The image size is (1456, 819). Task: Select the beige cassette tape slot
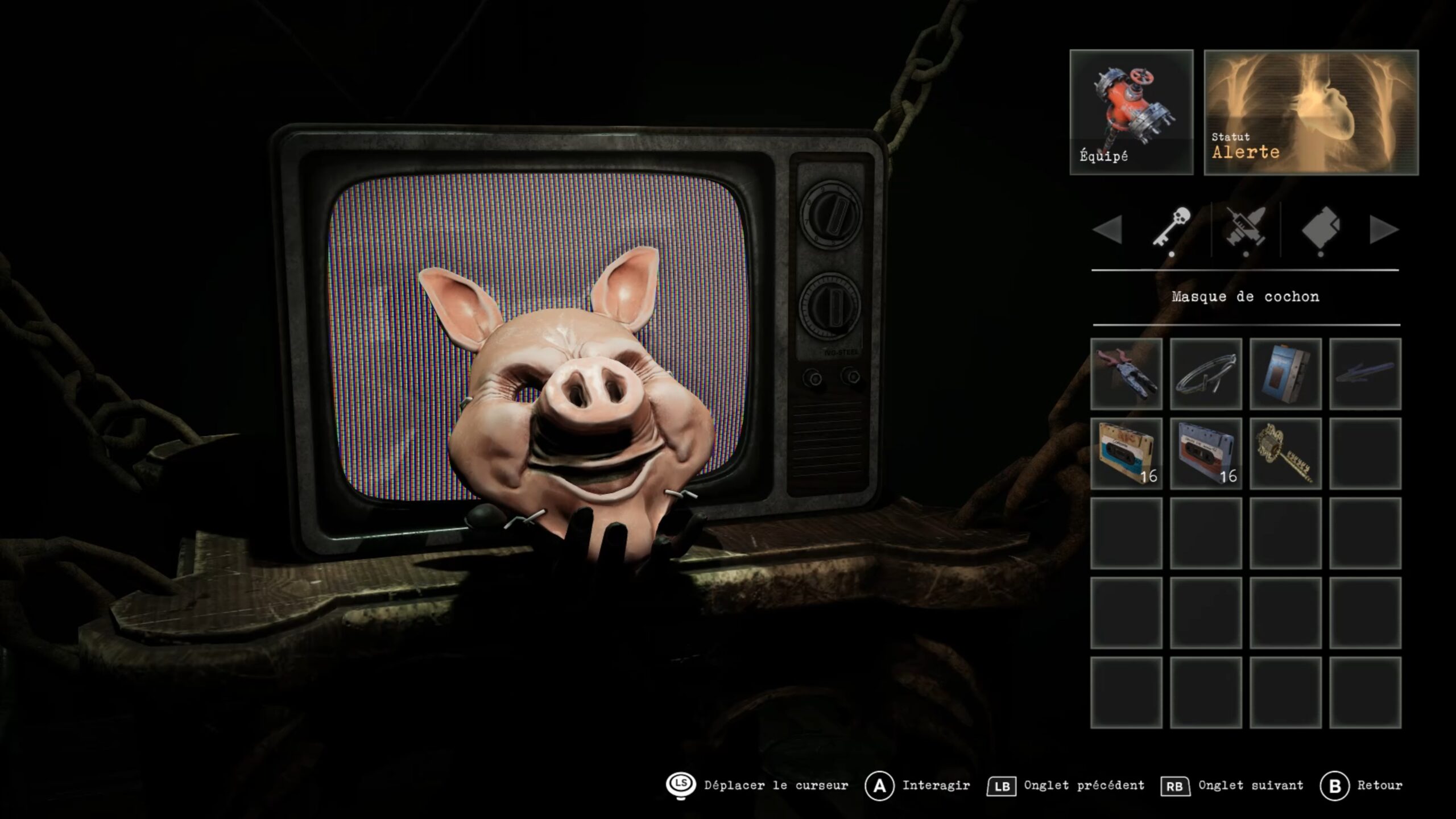pos(1126,453)
